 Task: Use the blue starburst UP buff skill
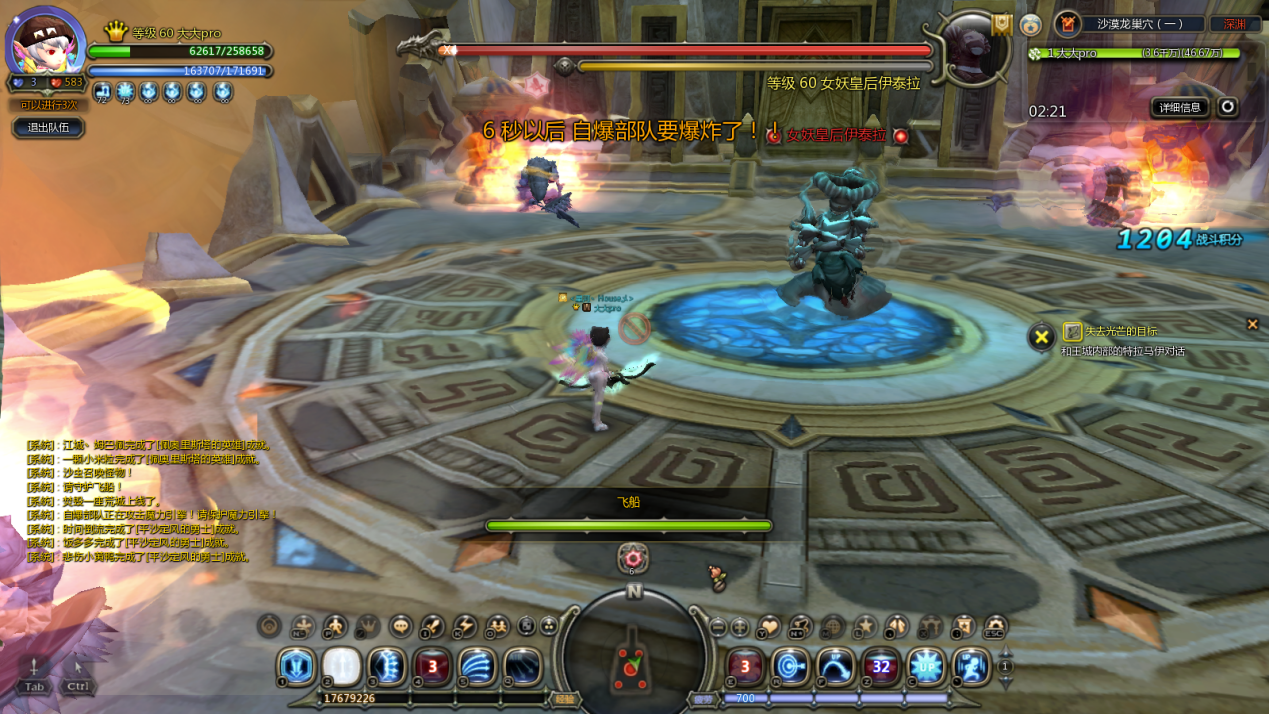pyautogui.click(x=926, y=667)
